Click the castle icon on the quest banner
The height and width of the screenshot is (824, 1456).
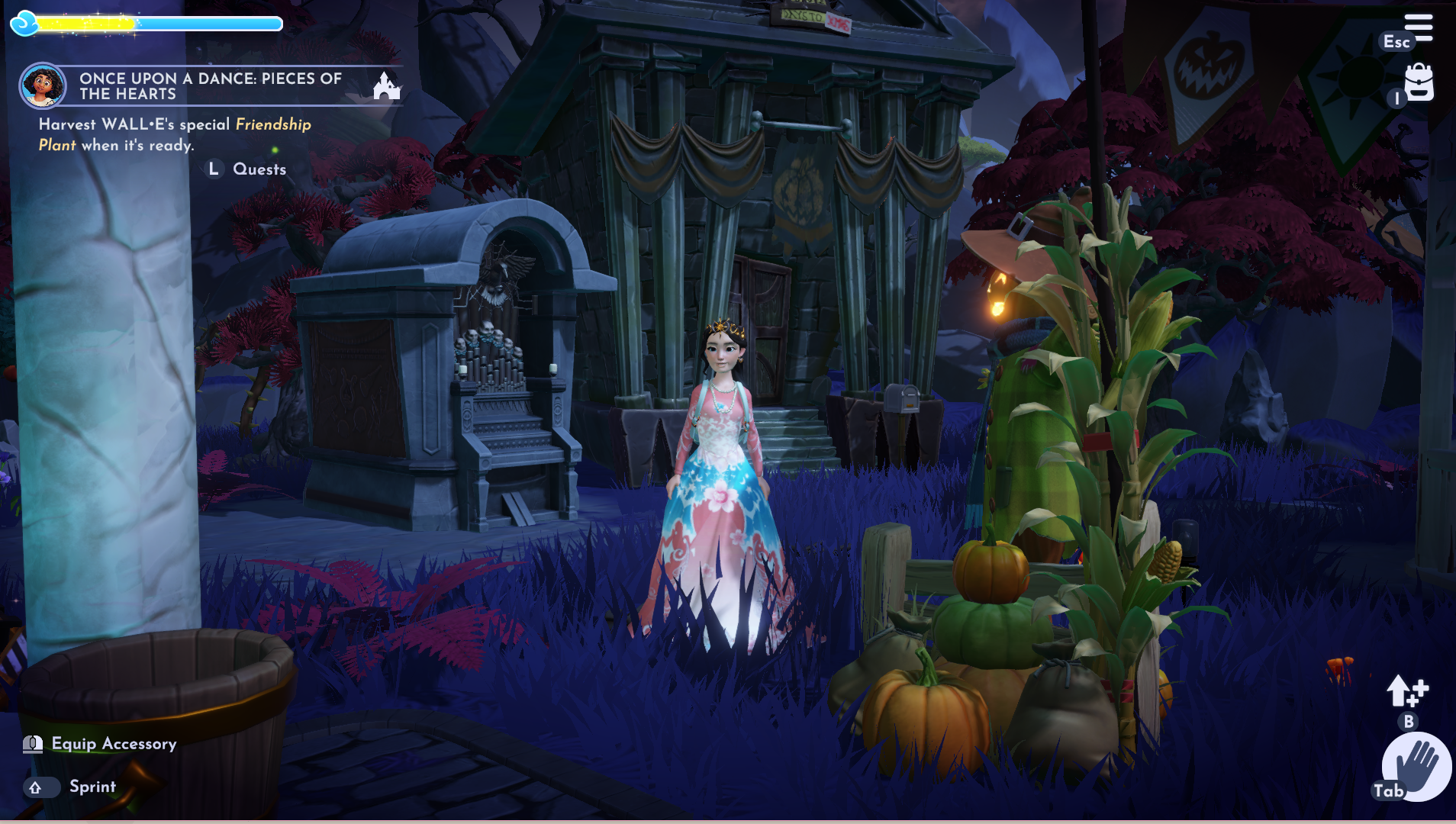tap(386, 85)
